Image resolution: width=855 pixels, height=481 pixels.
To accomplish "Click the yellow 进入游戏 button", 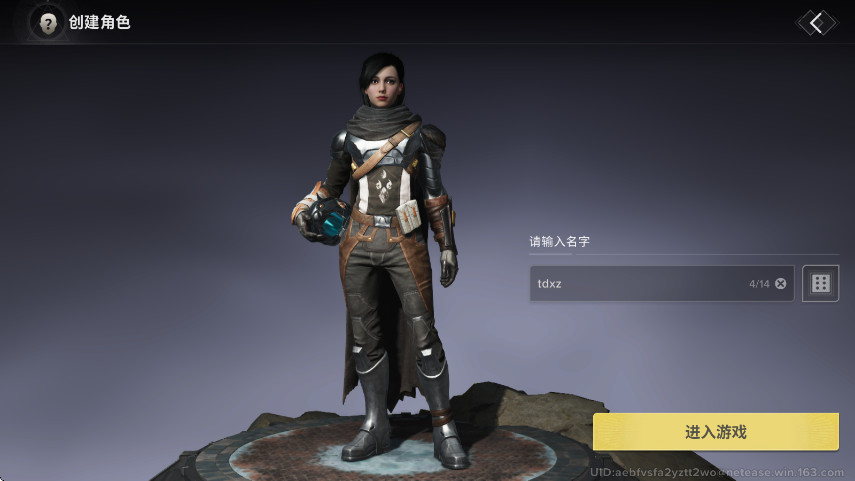I will (x=715, y=432).
